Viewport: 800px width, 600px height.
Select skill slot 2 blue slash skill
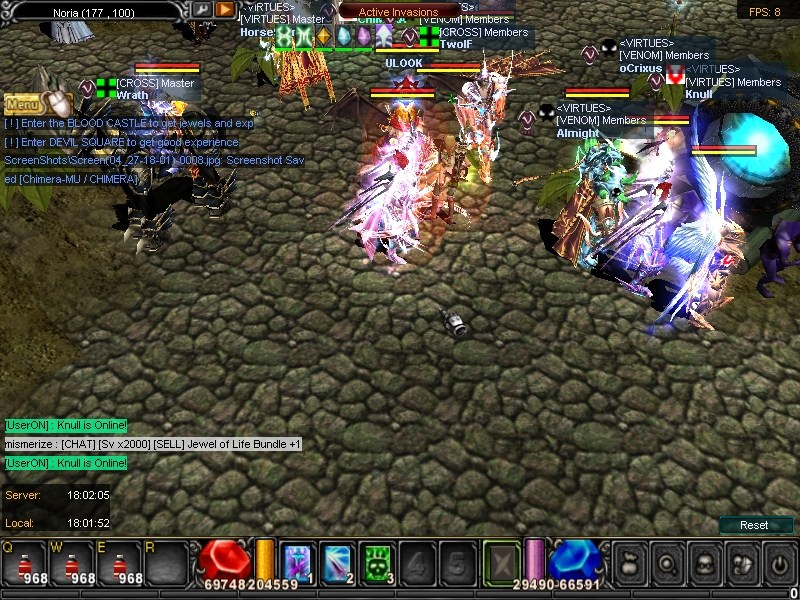point(336,562)
